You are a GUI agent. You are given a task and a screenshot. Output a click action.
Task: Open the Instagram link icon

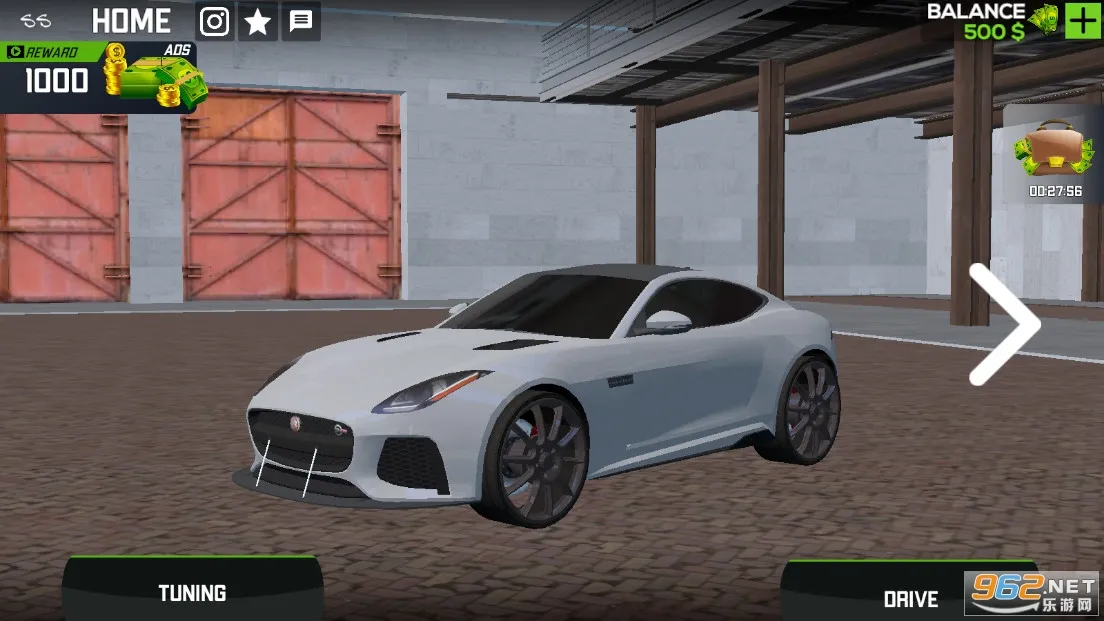pos(214,21)
